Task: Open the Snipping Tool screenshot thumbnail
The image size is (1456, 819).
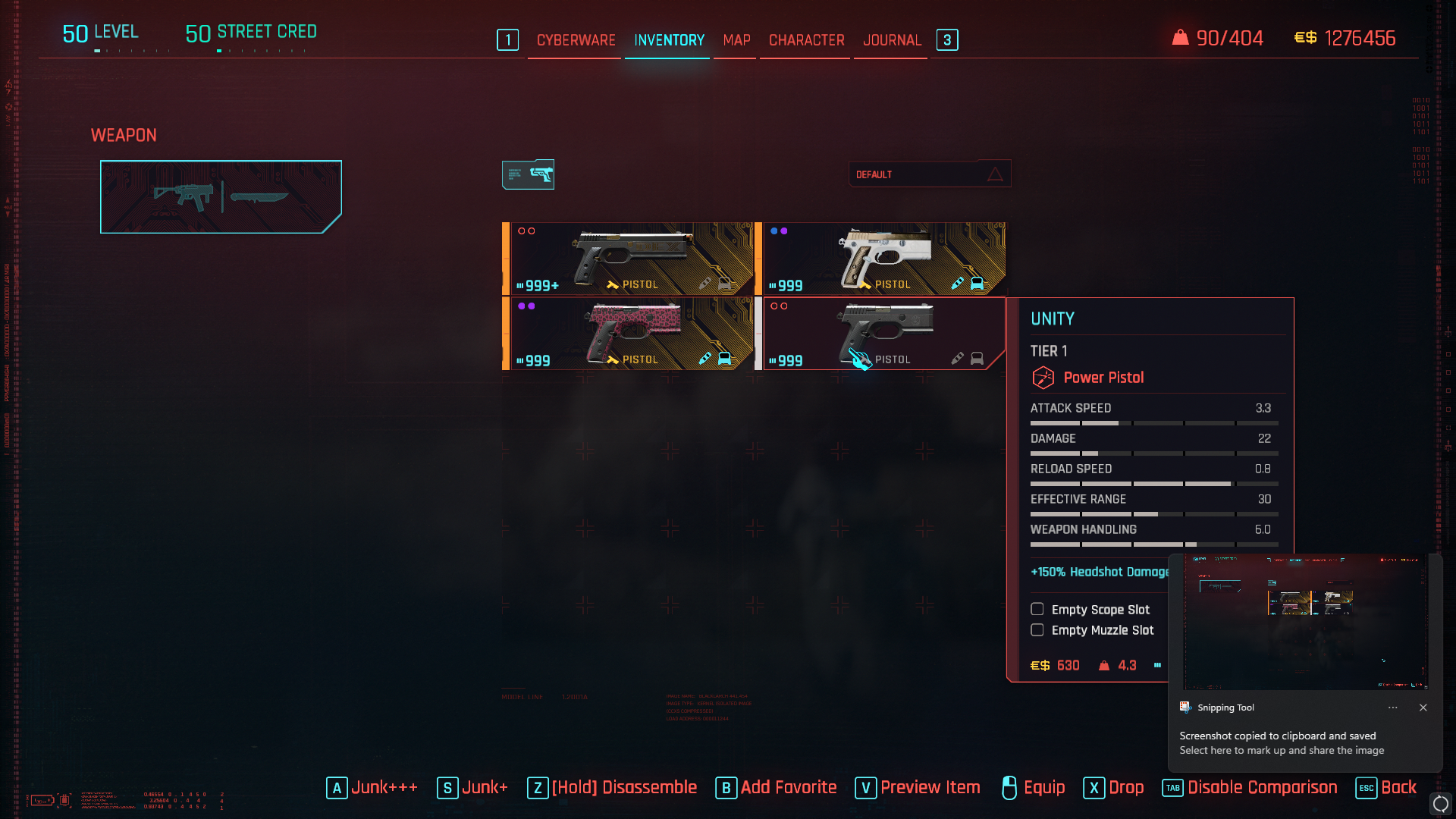Action: (x=1305, y=622)
